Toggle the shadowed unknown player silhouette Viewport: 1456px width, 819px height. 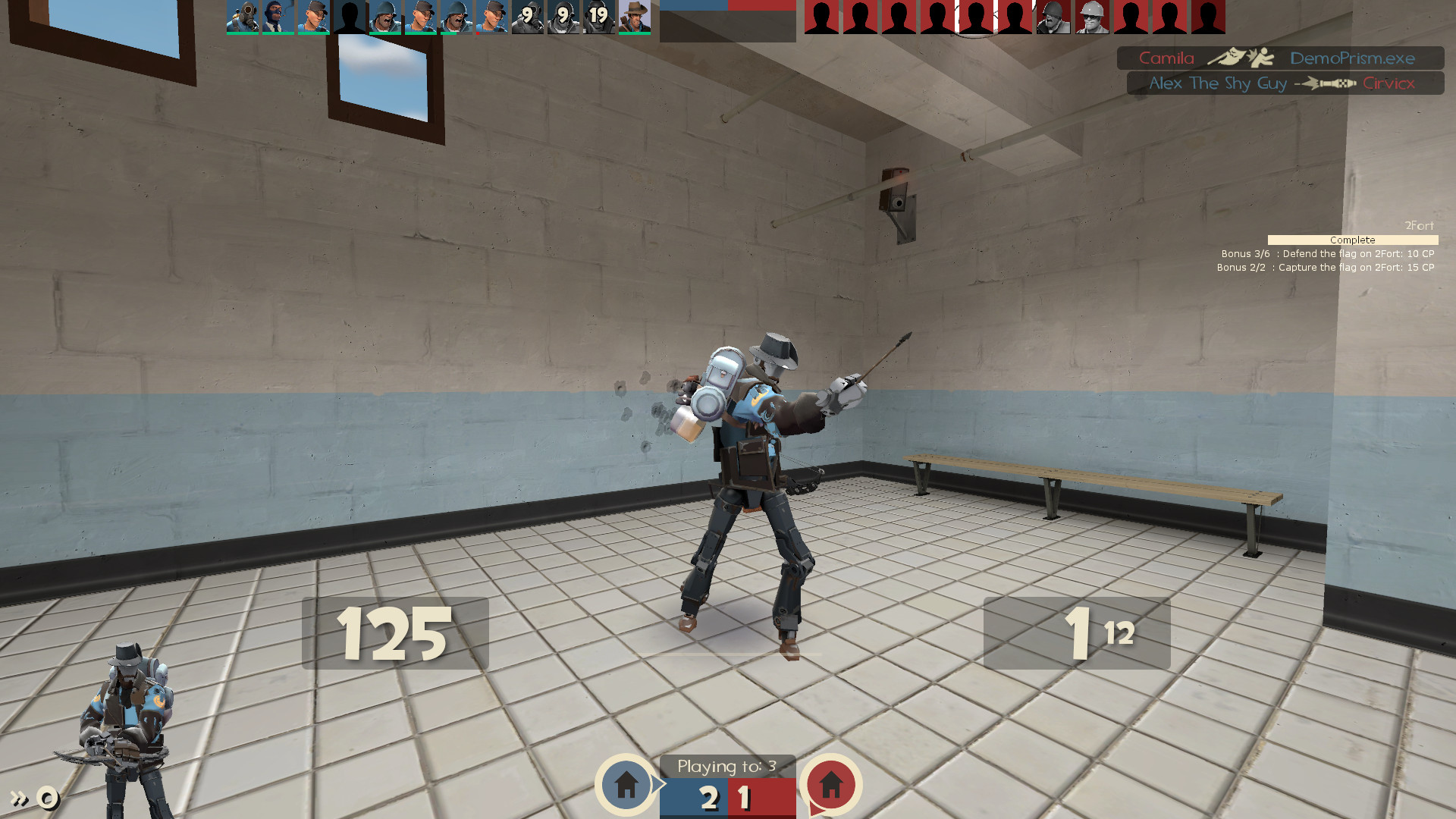click(348, 17)
